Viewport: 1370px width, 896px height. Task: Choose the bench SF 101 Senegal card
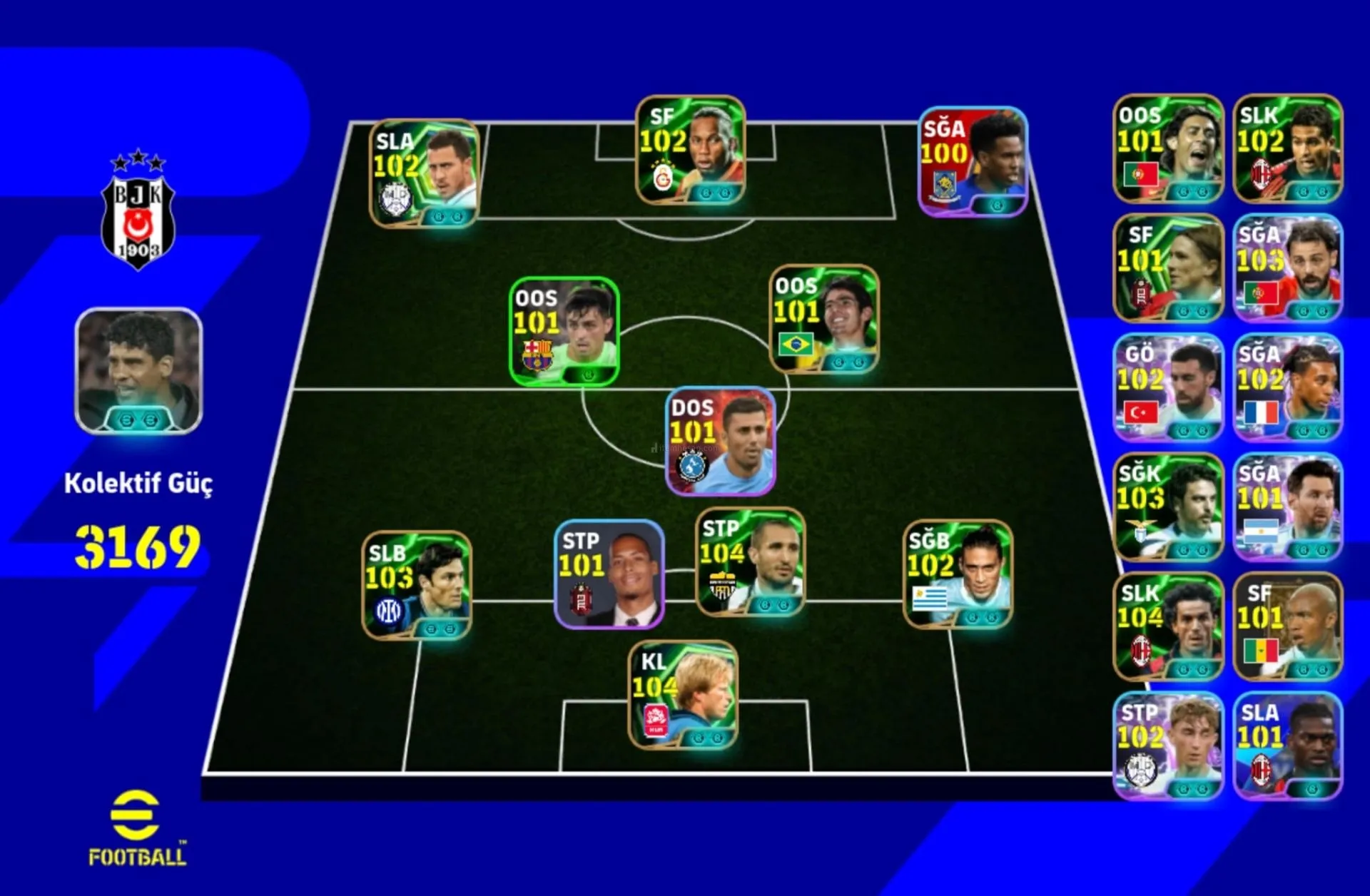(x=1288, y=627)
